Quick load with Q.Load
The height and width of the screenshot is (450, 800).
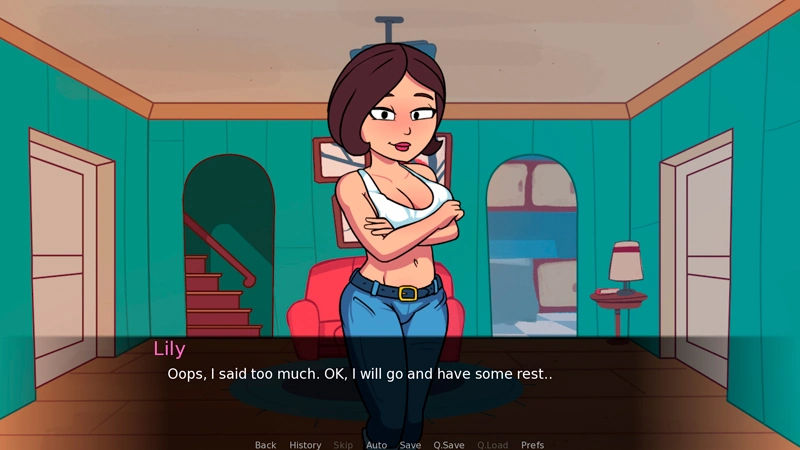click(x=492, y=444)
